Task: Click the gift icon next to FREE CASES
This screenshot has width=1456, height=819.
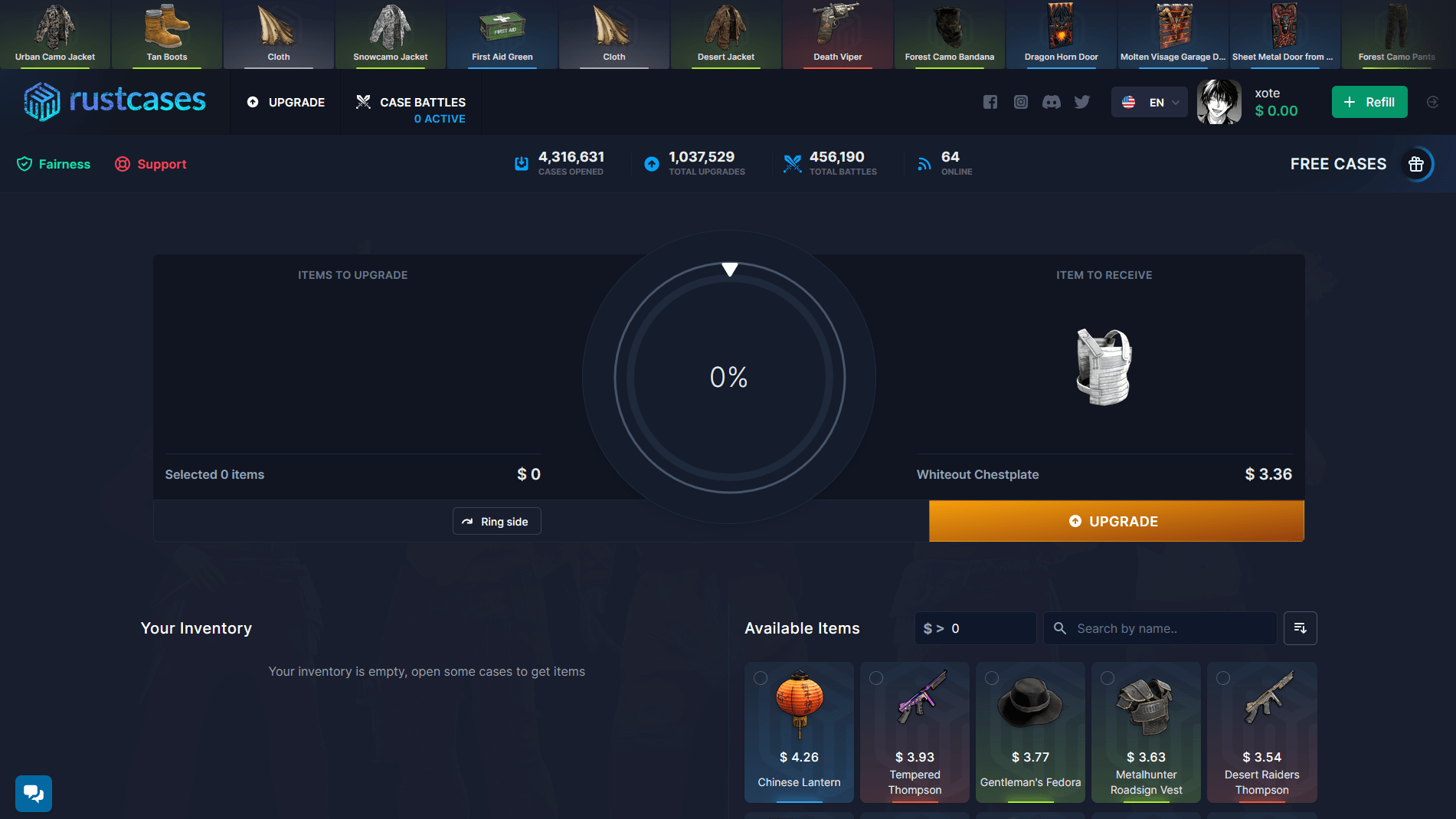Action: click(1416, 163)
